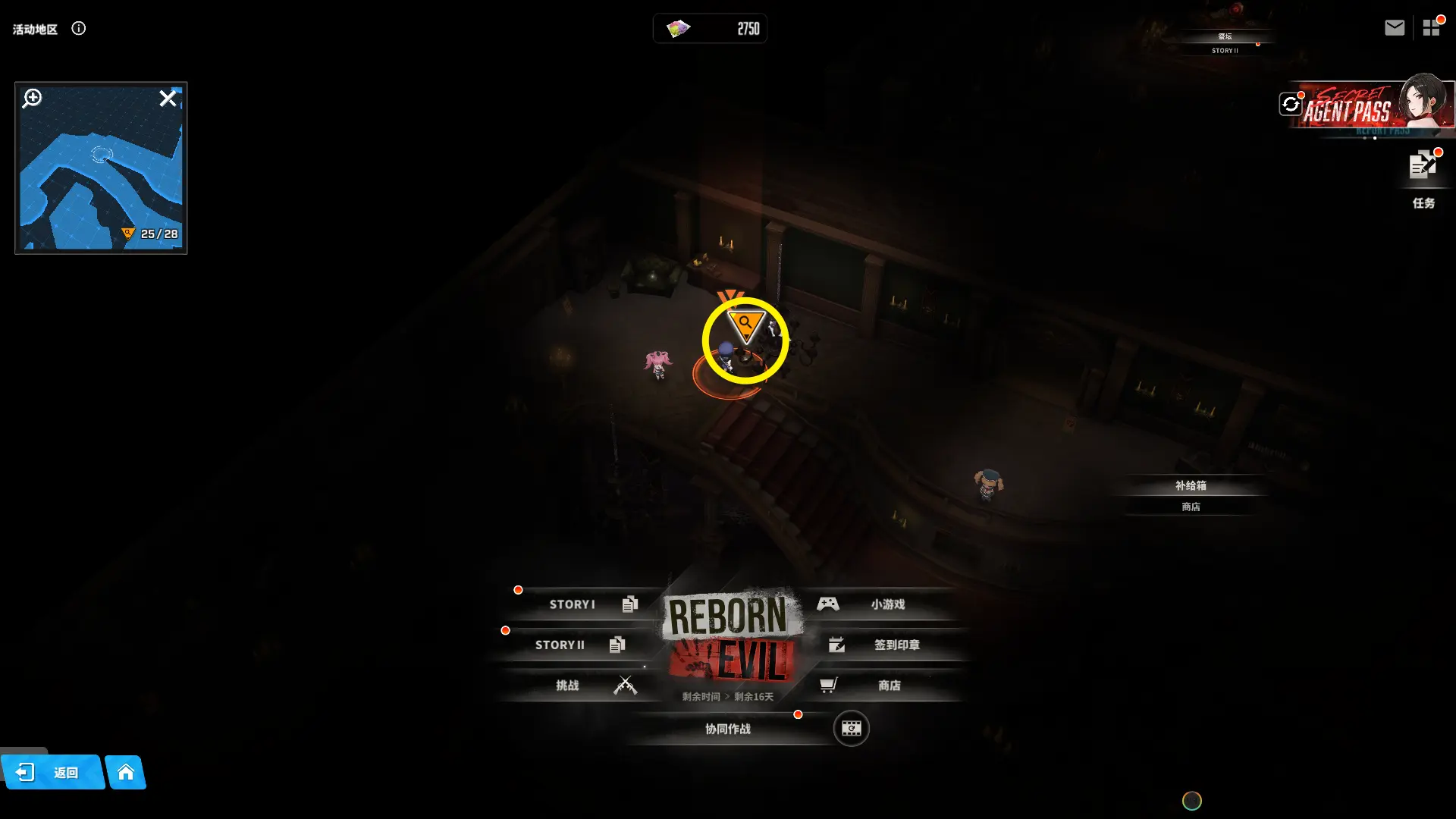Zoom in the minimap with magnifier
Viewport: 1456px width, 819px height.
[x=32, y=99]
